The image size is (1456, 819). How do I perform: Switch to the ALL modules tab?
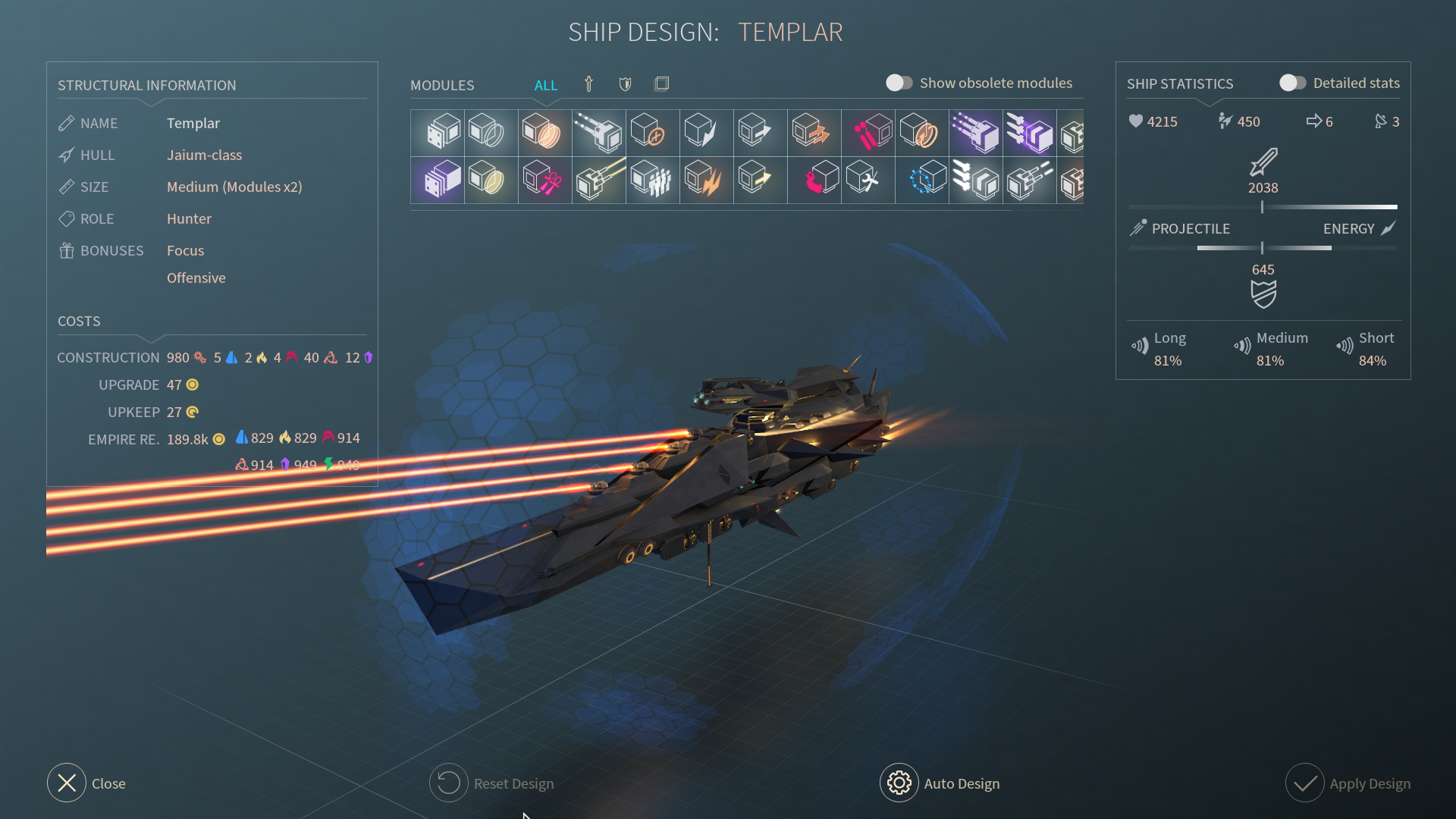545,85
